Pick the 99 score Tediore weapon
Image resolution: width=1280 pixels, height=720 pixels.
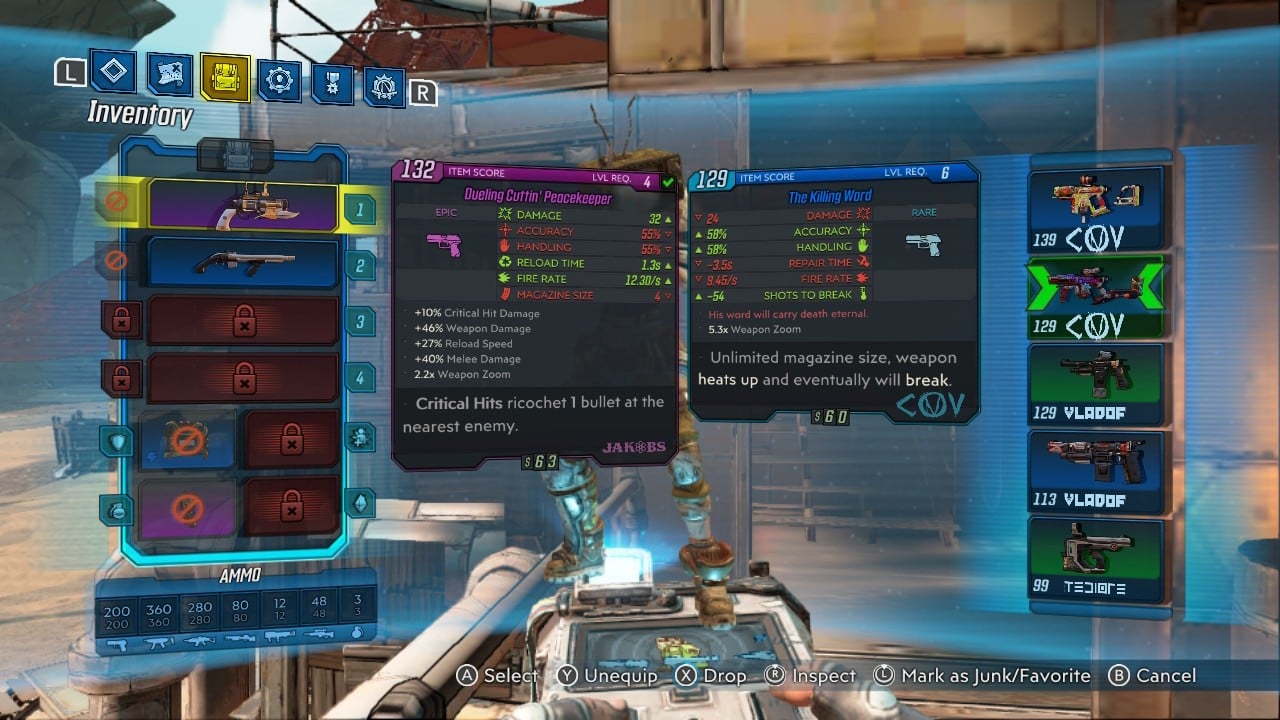point(1097,558)
